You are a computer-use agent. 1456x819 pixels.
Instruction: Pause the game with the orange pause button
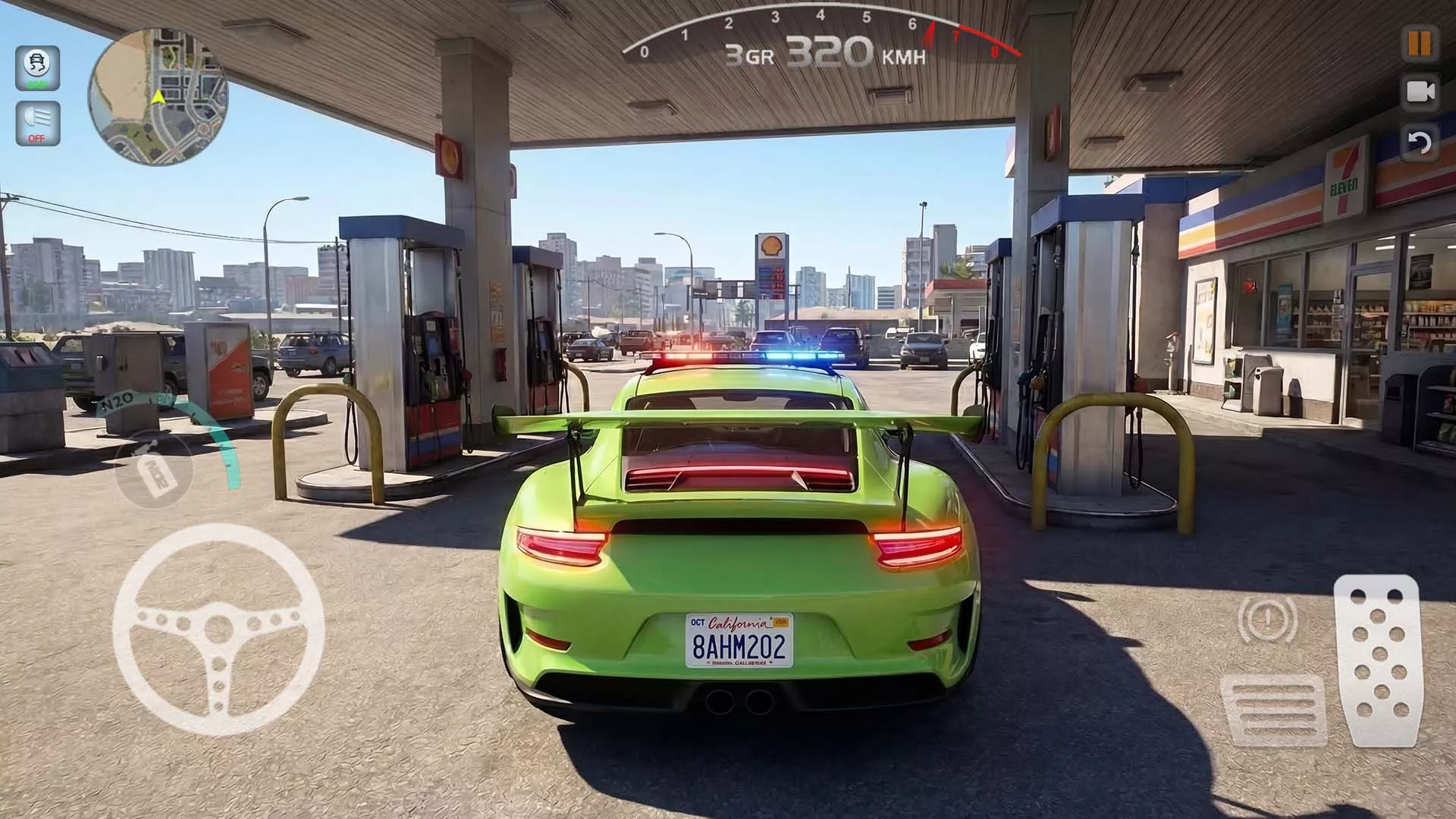[x=1419, y=43]
